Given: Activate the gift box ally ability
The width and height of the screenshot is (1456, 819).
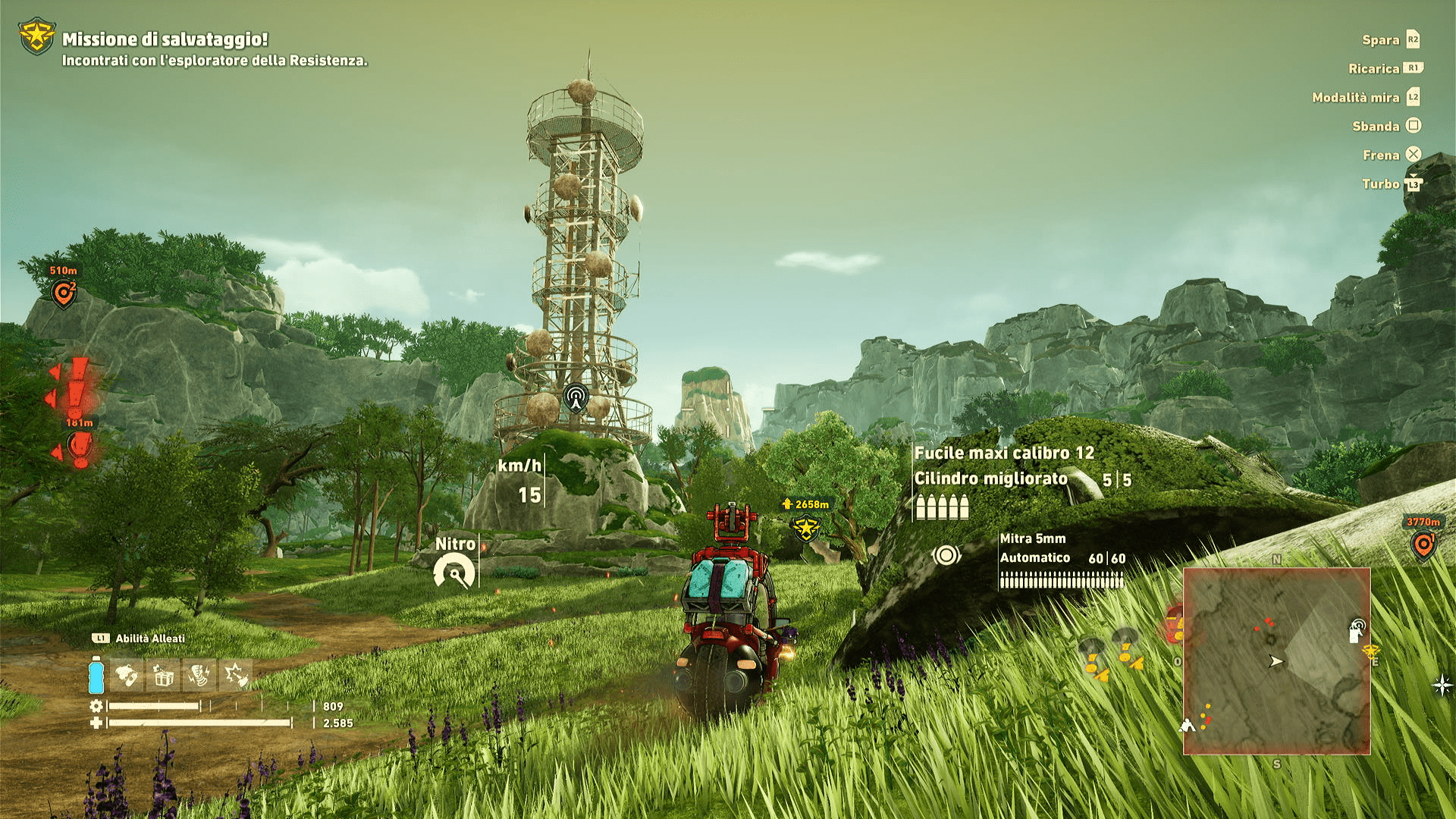Looking at the screenshot, I should [163, 675].
